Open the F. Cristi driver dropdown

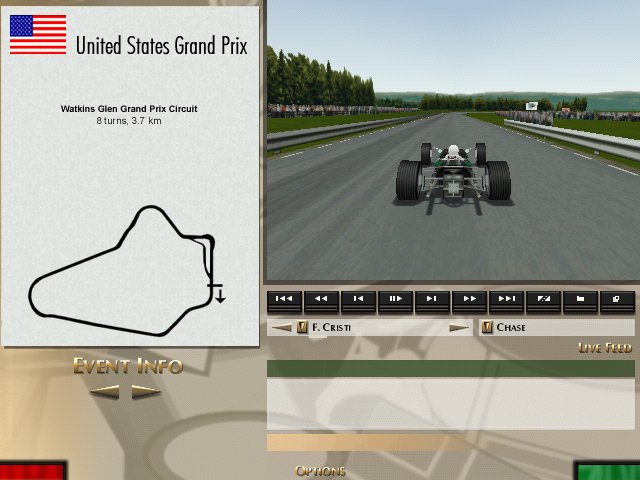(302, 328)
